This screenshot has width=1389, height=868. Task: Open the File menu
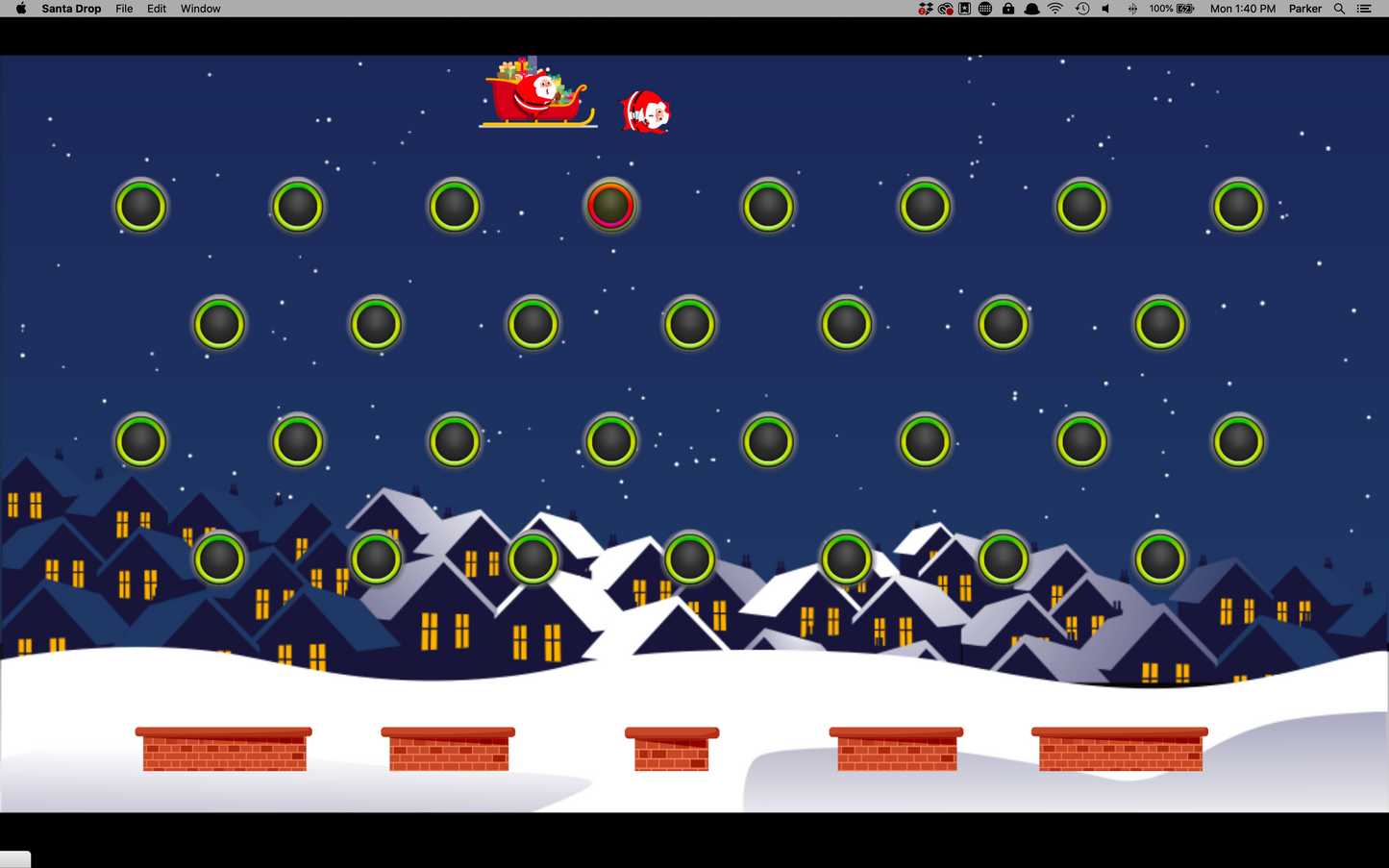tap(123, 9)
